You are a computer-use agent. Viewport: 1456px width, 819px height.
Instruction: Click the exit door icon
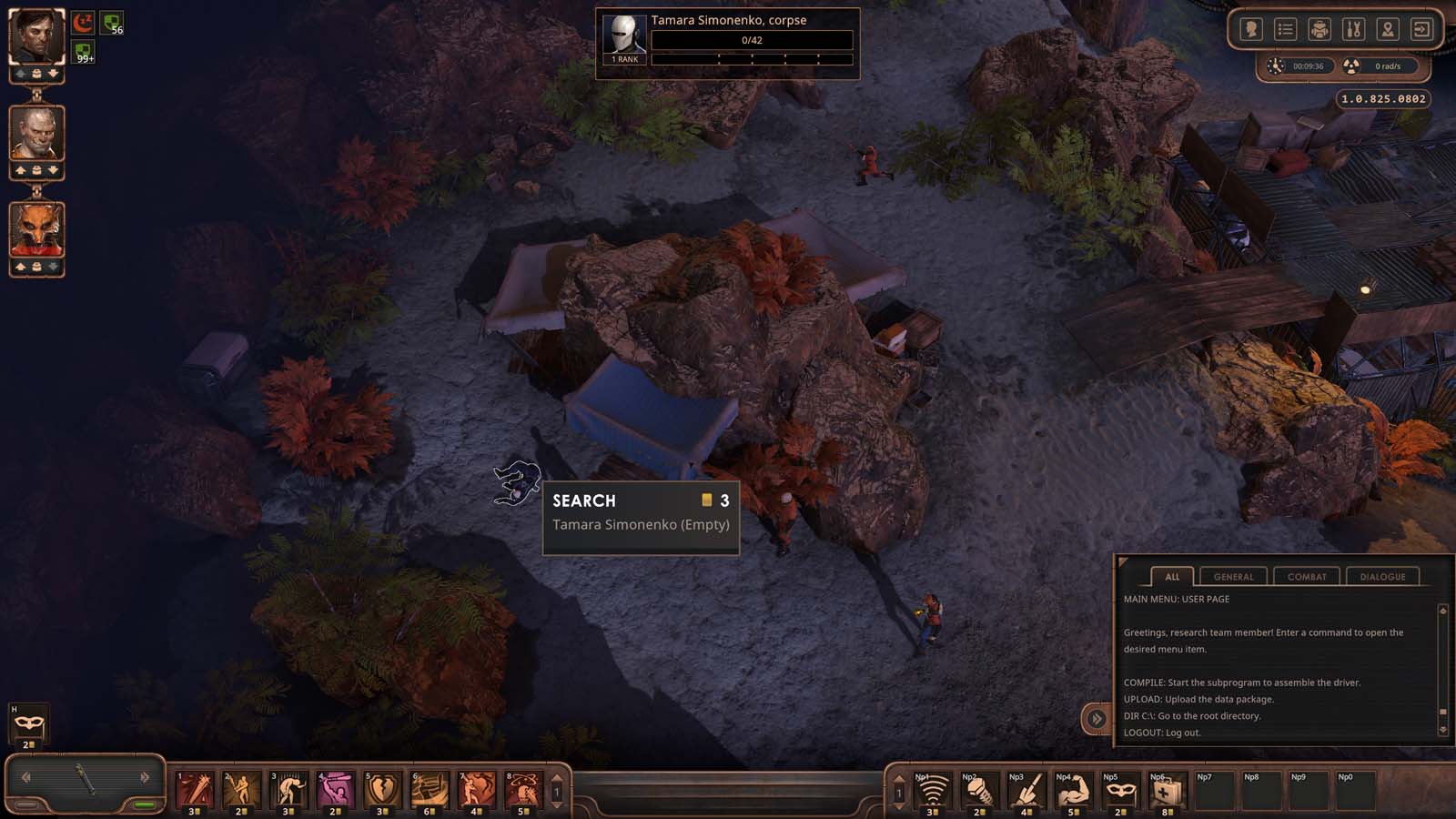pos(1421,30)
